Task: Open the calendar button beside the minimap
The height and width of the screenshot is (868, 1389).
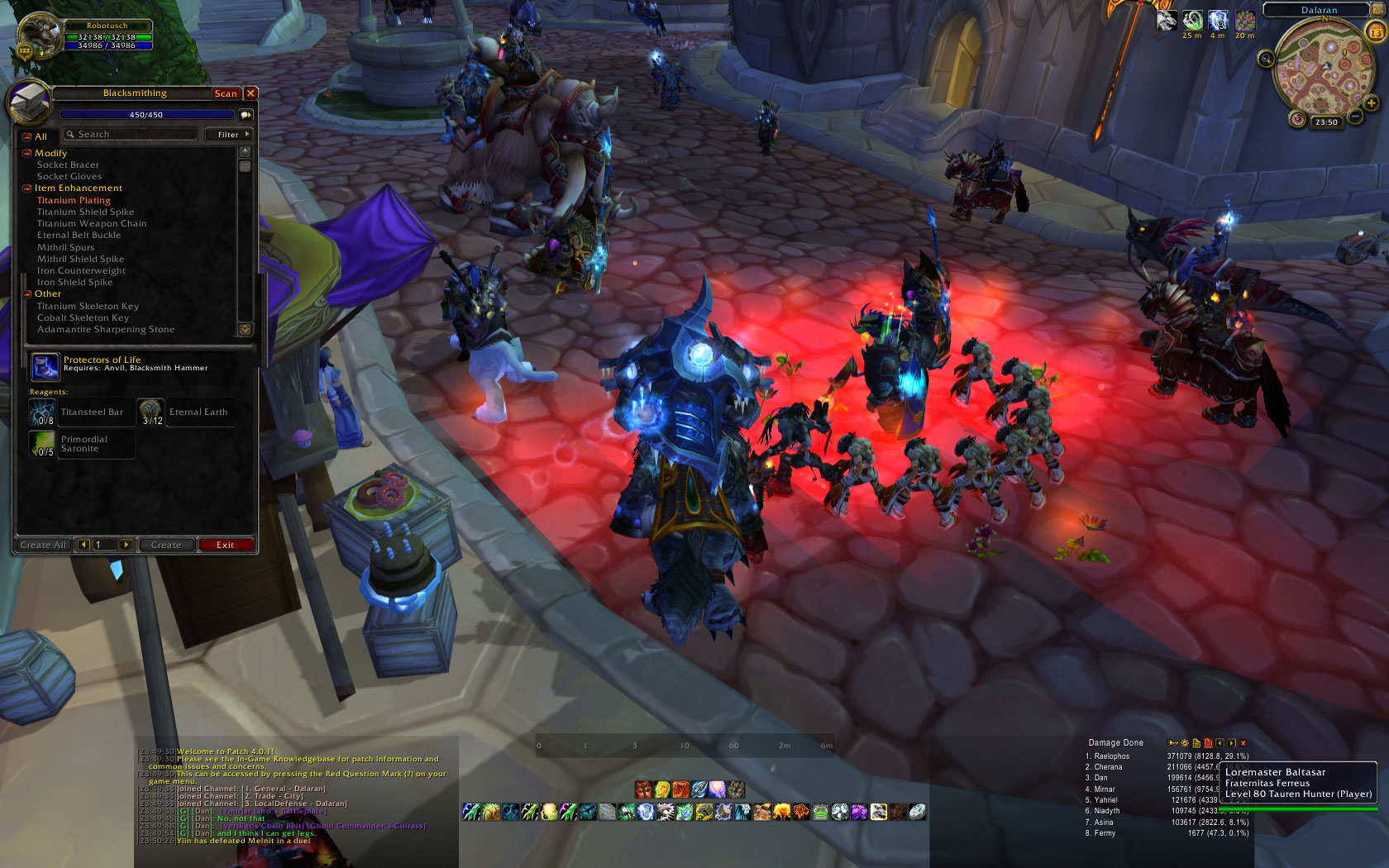Action: click(x=1376, y=32)
